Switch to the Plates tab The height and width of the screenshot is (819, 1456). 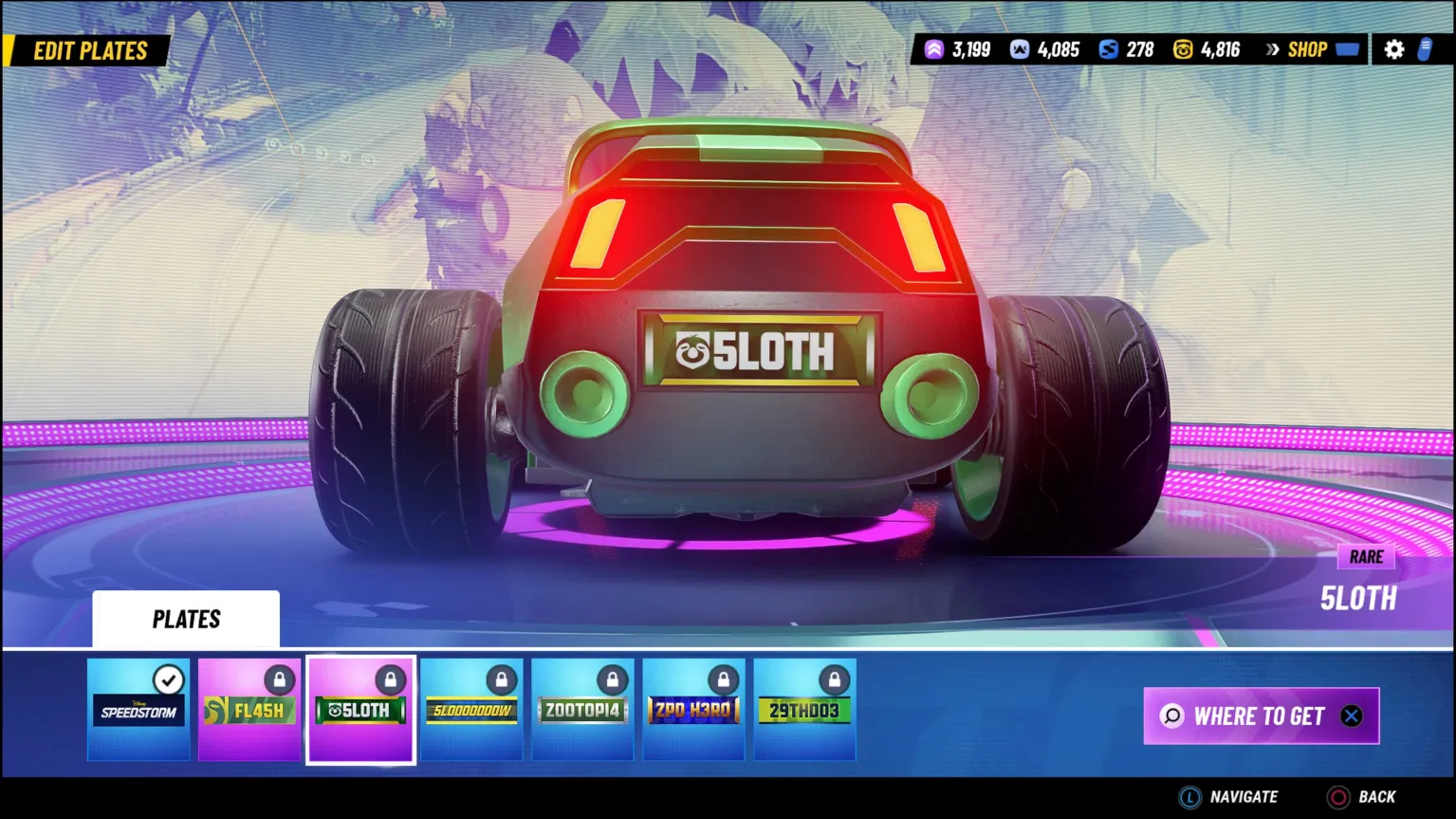point(186,620)
